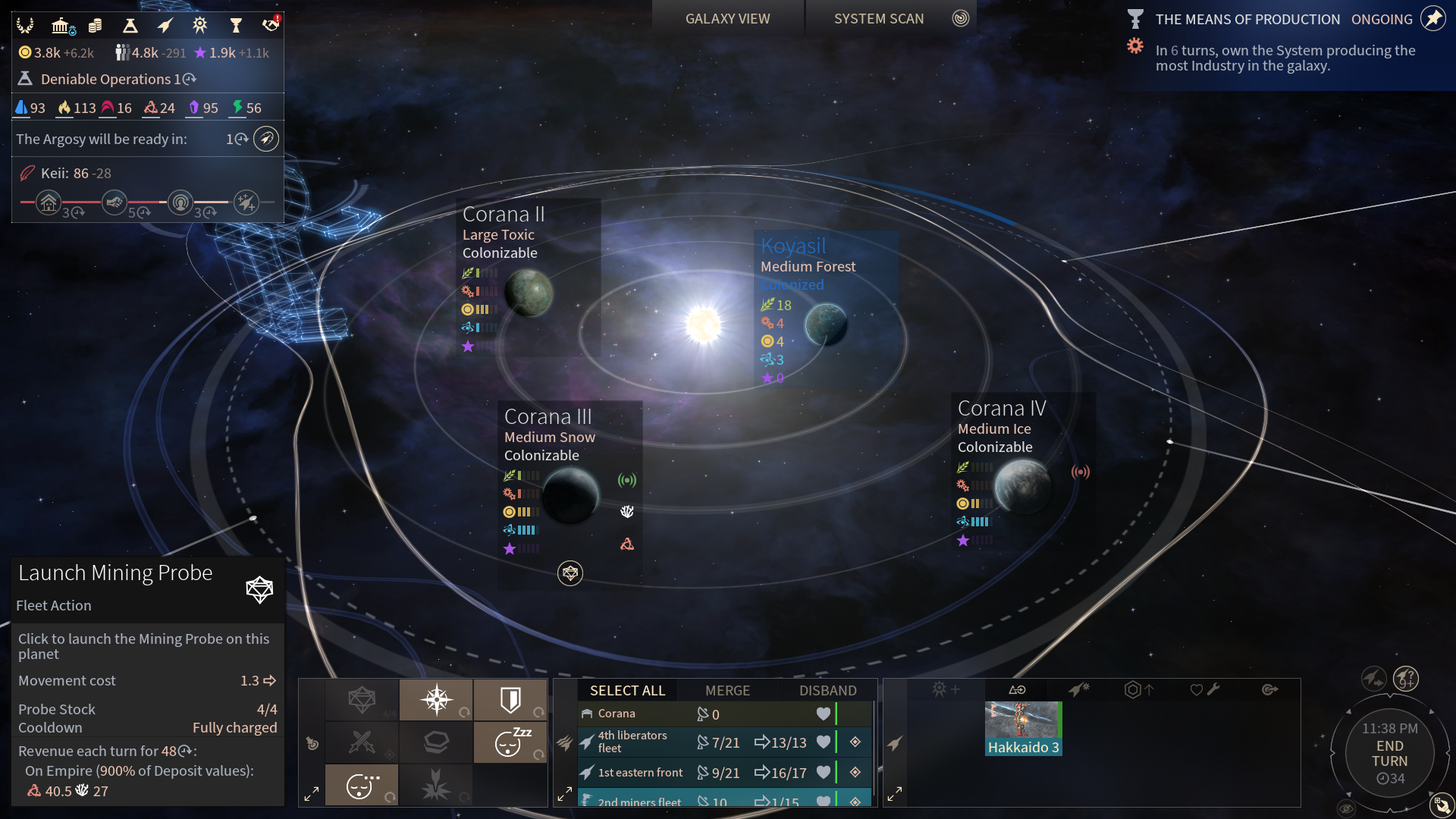Activate the guard shield fleet action
This screenshot has width=1456, height=819.
pos(510,699)
